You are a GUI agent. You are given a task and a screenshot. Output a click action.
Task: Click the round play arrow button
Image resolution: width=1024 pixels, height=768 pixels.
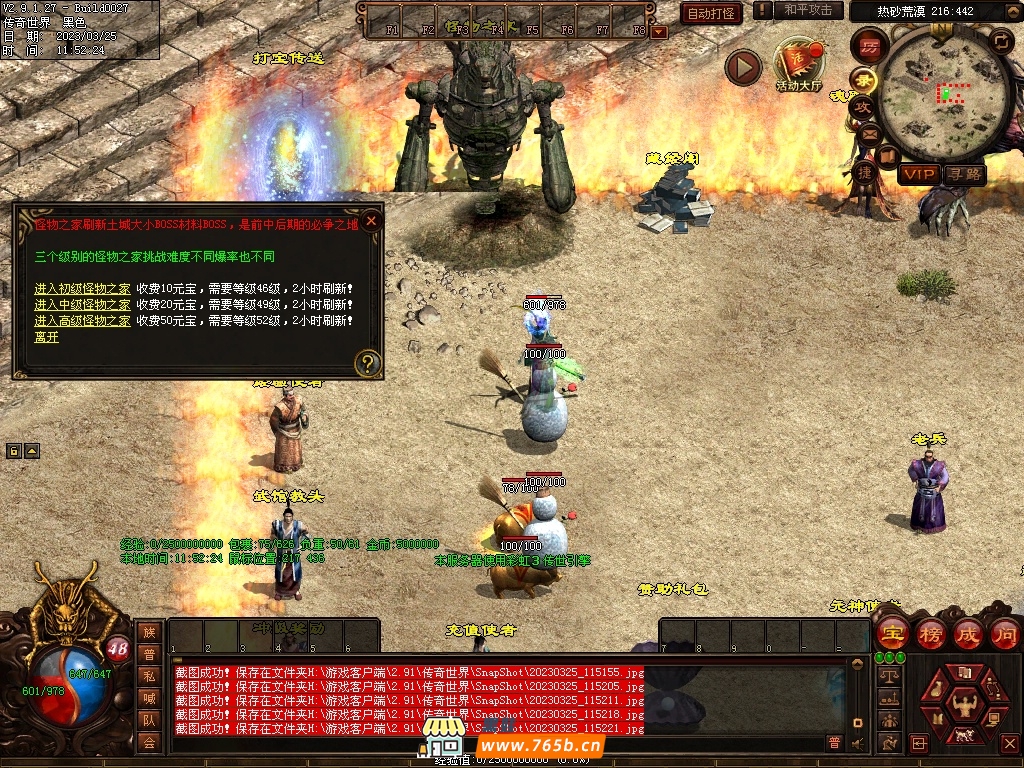[743, 67]
